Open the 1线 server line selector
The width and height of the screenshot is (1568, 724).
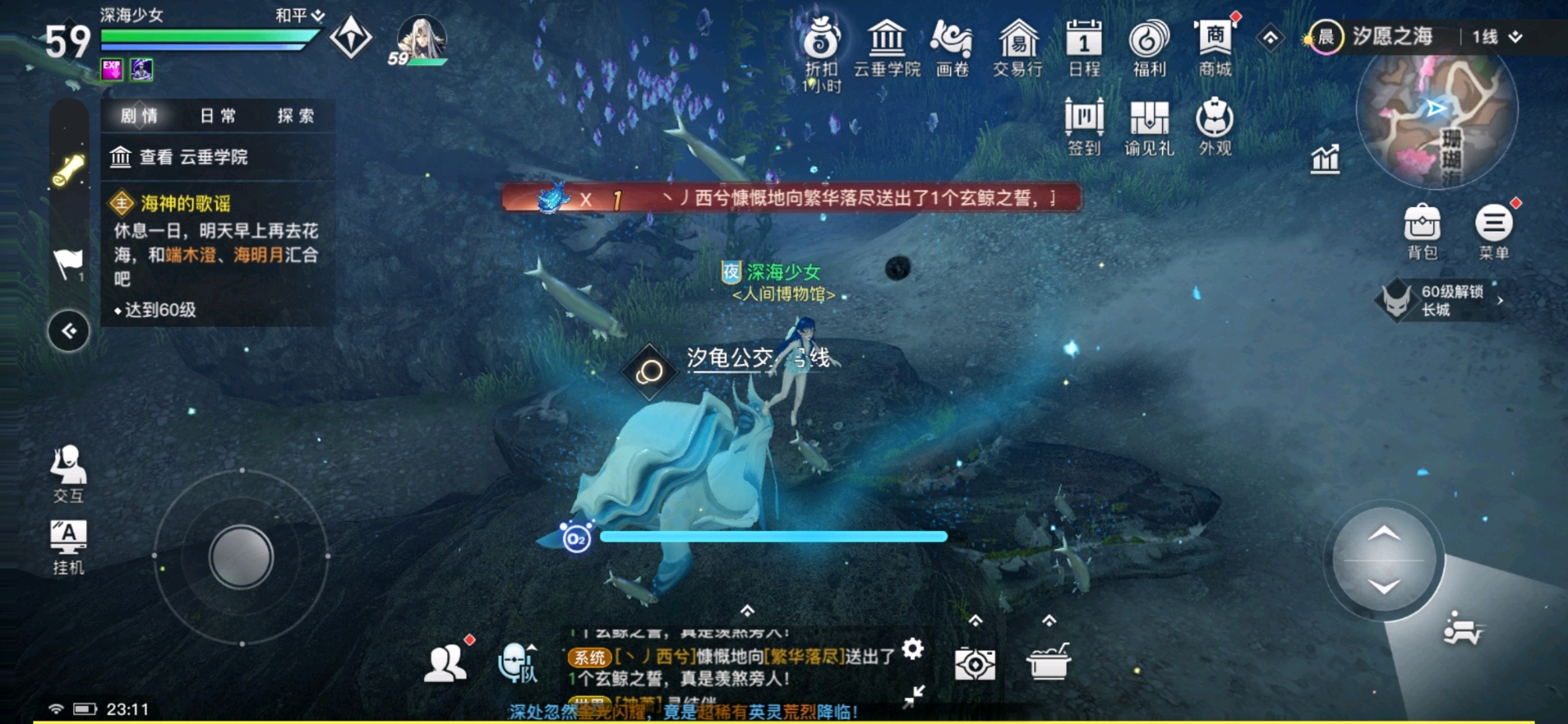click(x=1494, y=38)
